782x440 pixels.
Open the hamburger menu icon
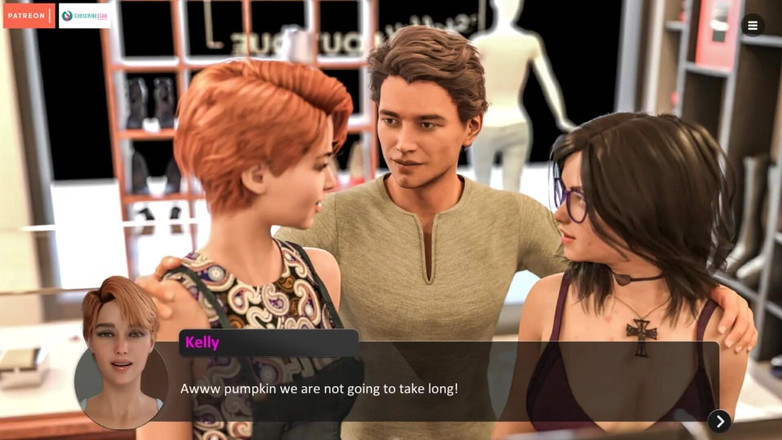click(753, 26)
